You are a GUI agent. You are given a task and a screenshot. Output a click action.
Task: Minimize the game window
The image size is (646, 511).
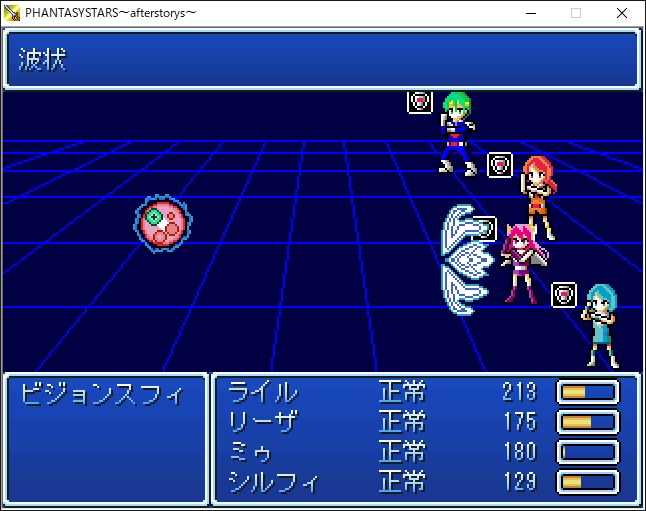(529, 13)
